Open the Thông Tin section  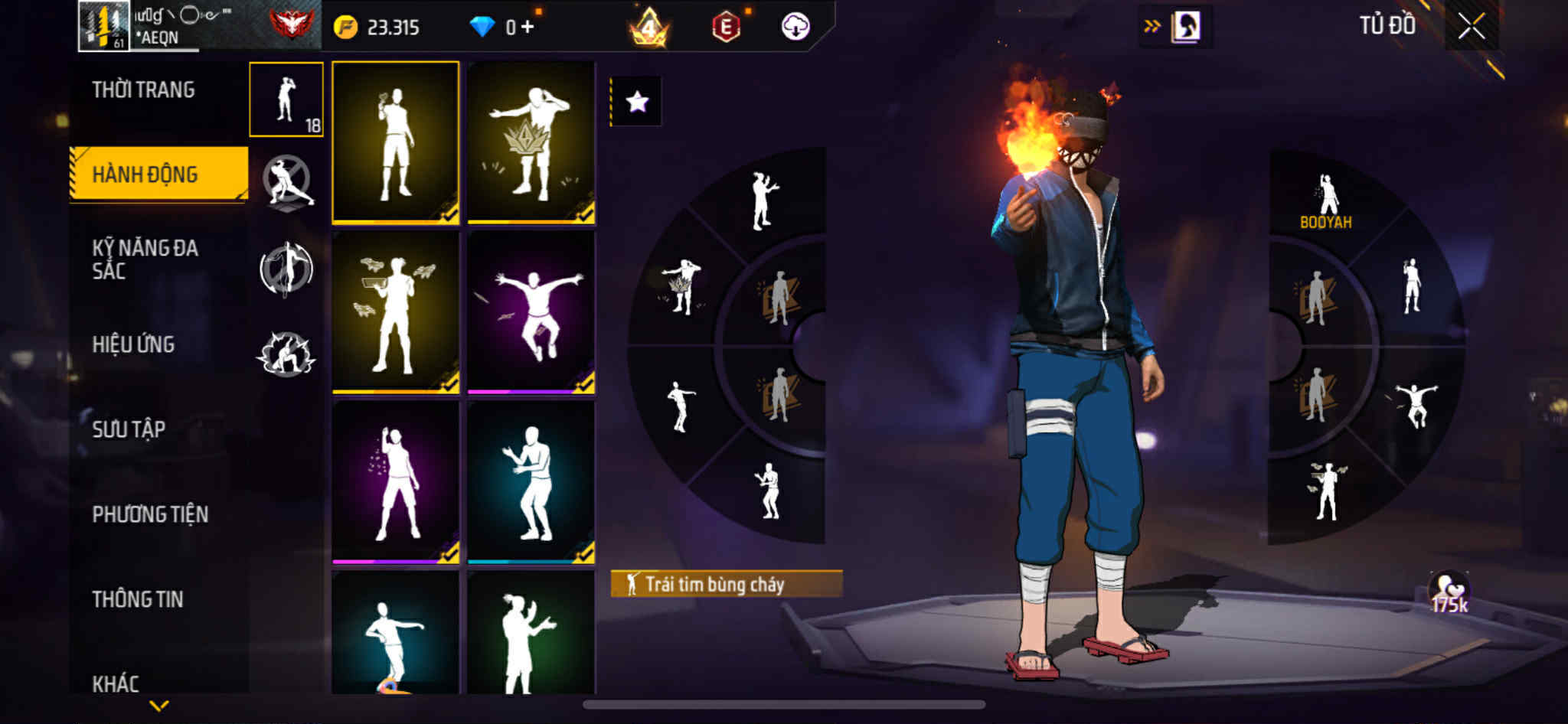tap(138, 599)
